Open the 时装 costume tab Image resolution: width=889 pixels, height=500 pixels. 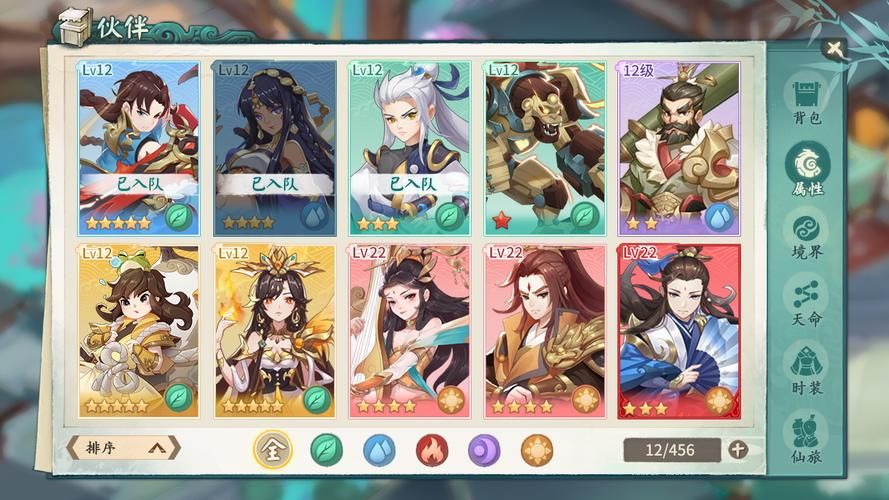[x=806, y=368]
